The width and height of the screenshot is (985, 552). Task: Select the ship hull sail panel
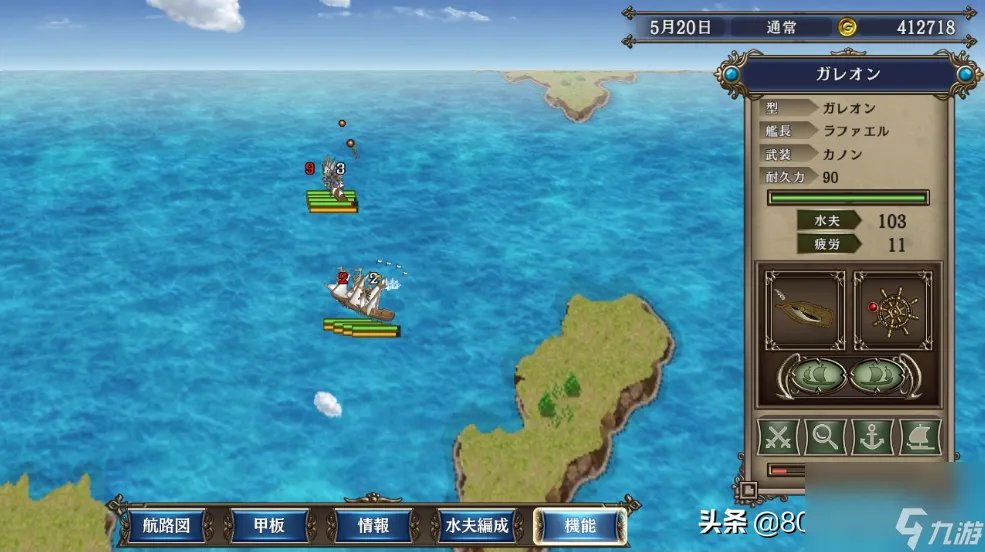pyautogui.click(x=804, y=310)
